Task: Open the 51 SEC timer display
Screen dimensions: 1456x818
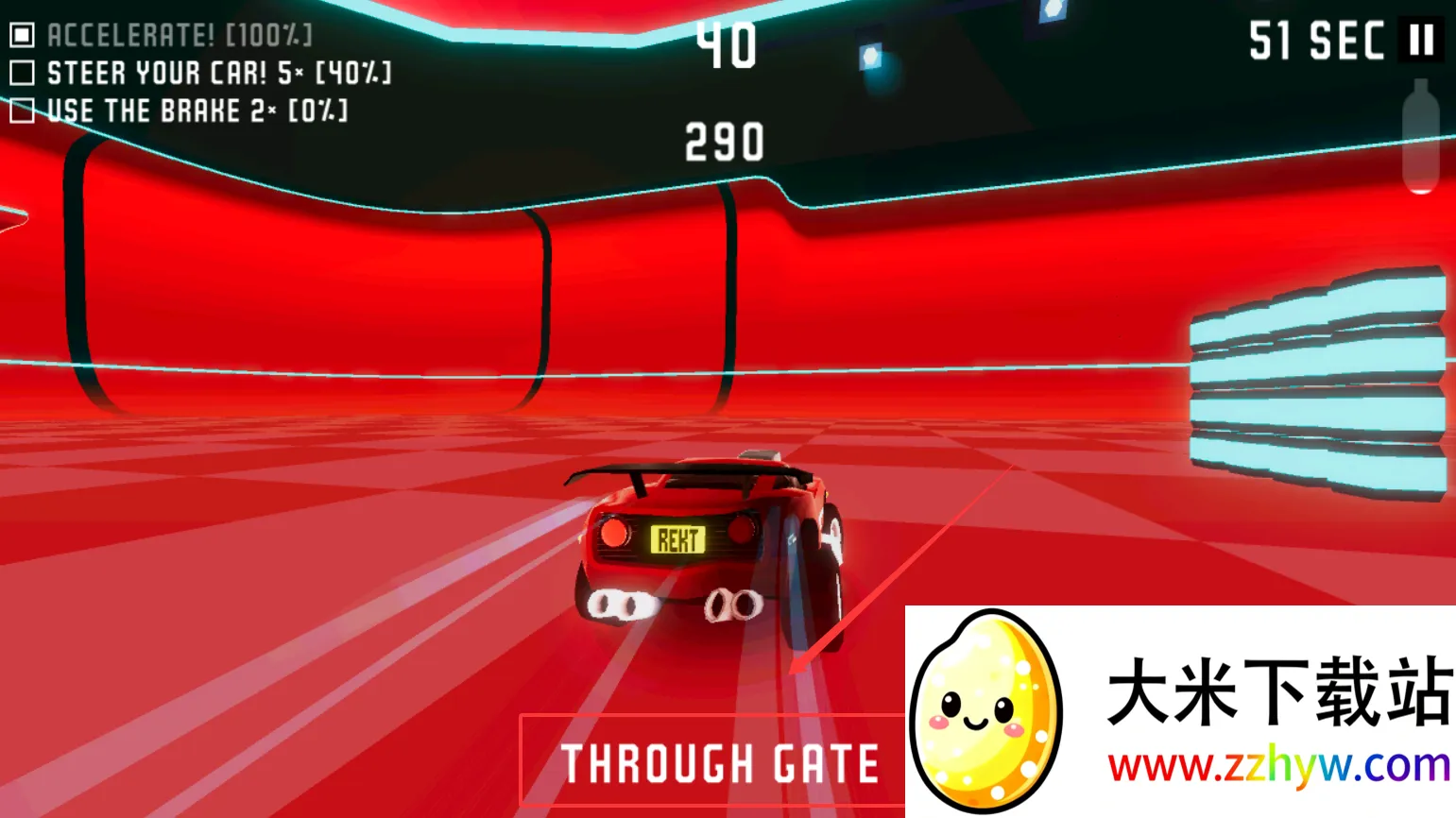Action: tap(1317, 41)
